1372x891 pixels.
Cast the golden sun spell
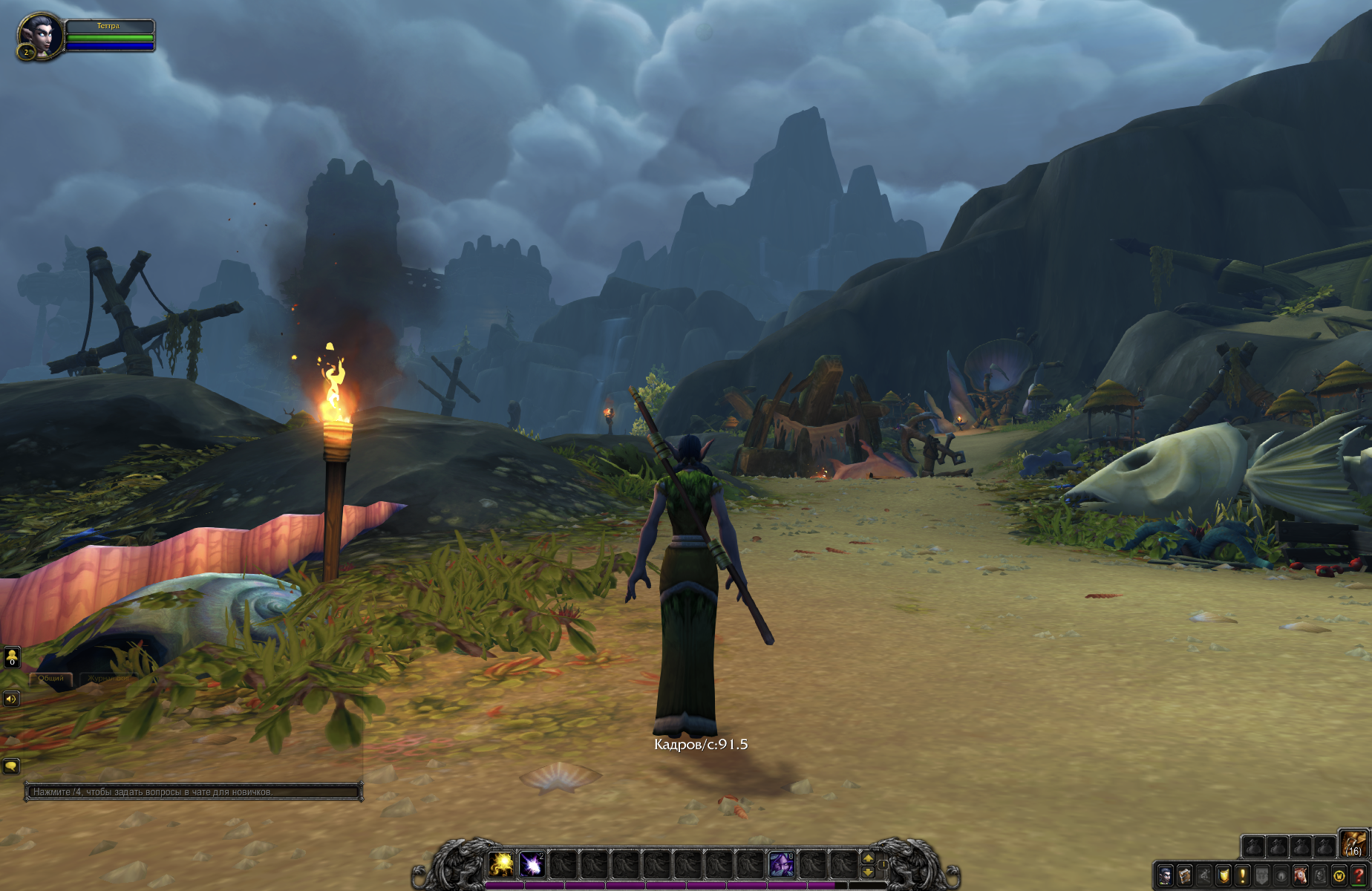coord(502,864)
